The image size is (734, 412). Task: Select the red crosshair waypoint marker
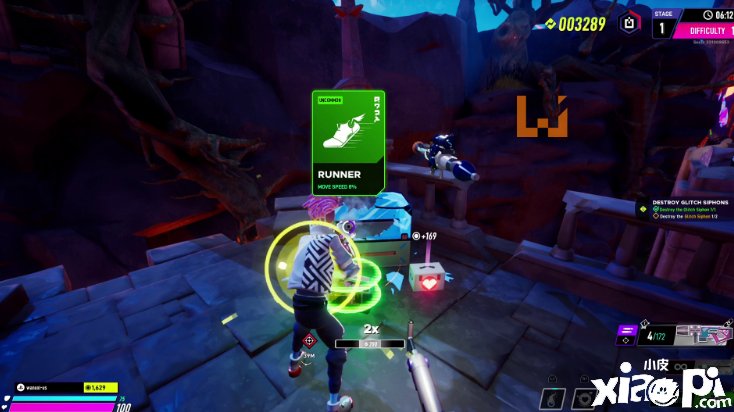click(x=308, y=341)
